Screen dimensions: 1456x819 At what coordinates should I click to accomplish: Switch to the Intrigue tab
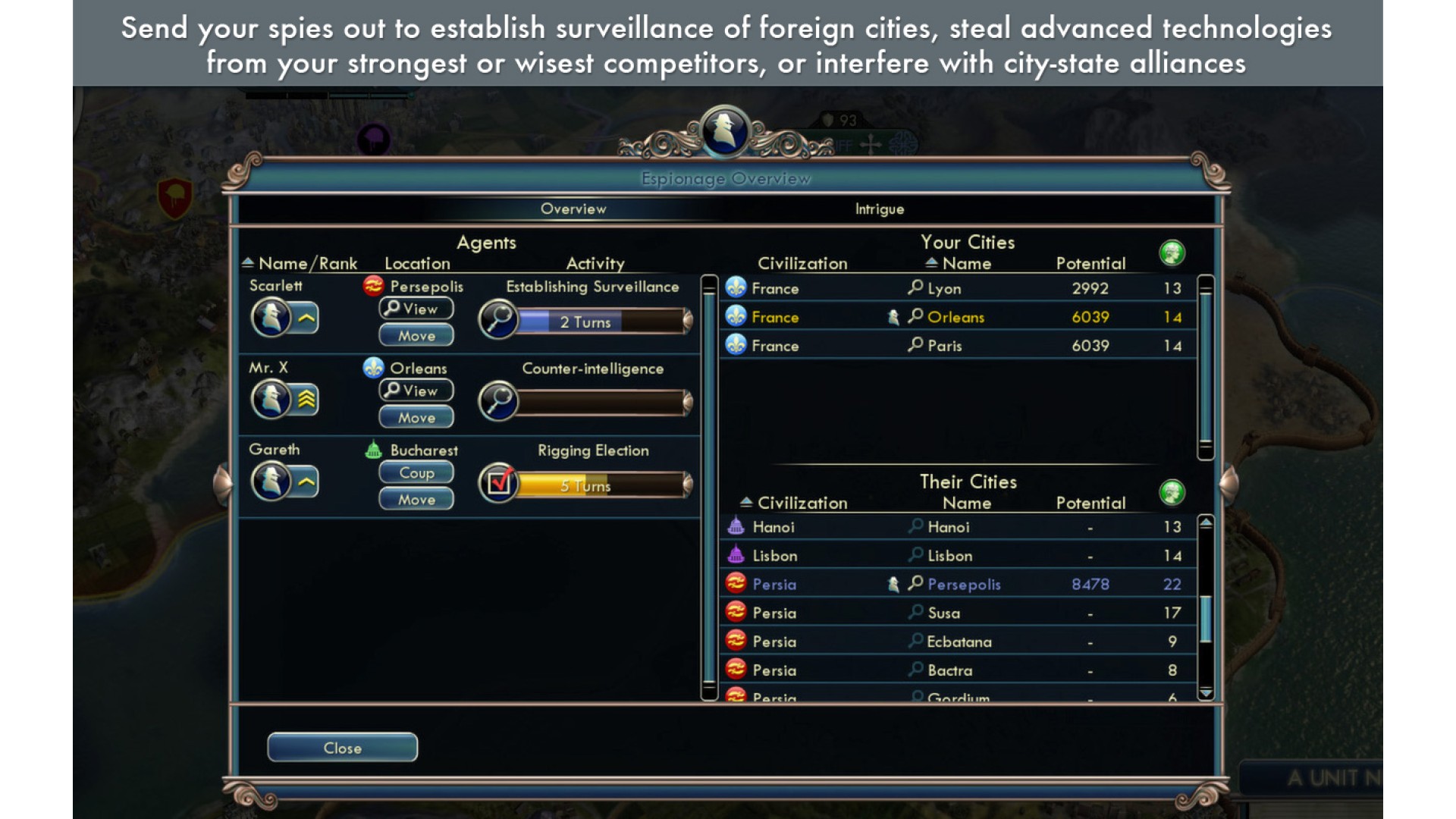[x=879, y=209]
